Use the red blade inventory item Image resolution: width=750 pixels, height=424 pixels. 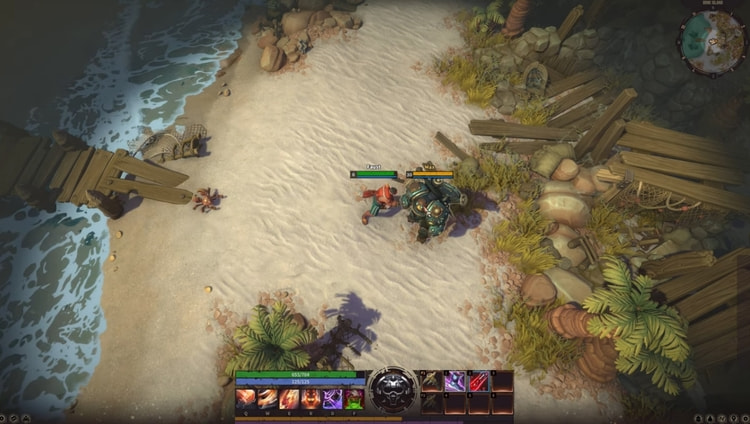coord(478,381)
